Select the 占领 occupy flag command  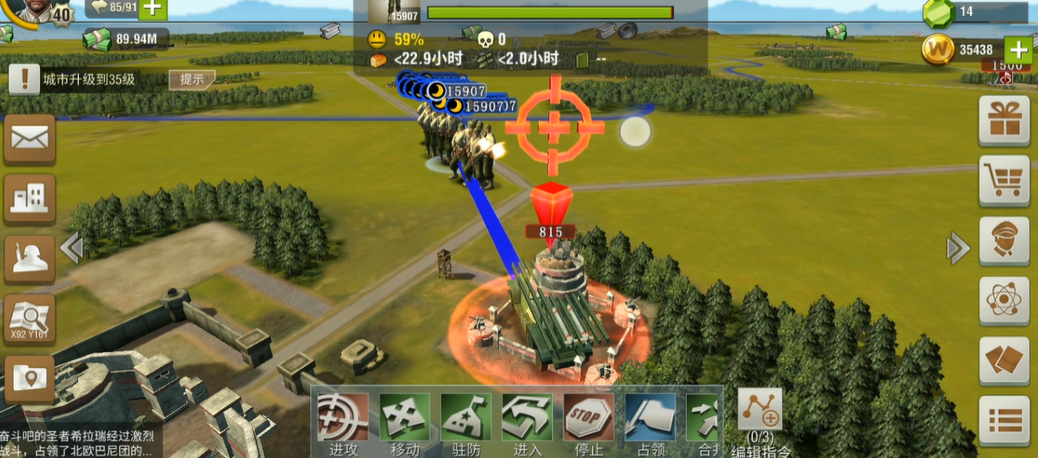coord(650,418)
